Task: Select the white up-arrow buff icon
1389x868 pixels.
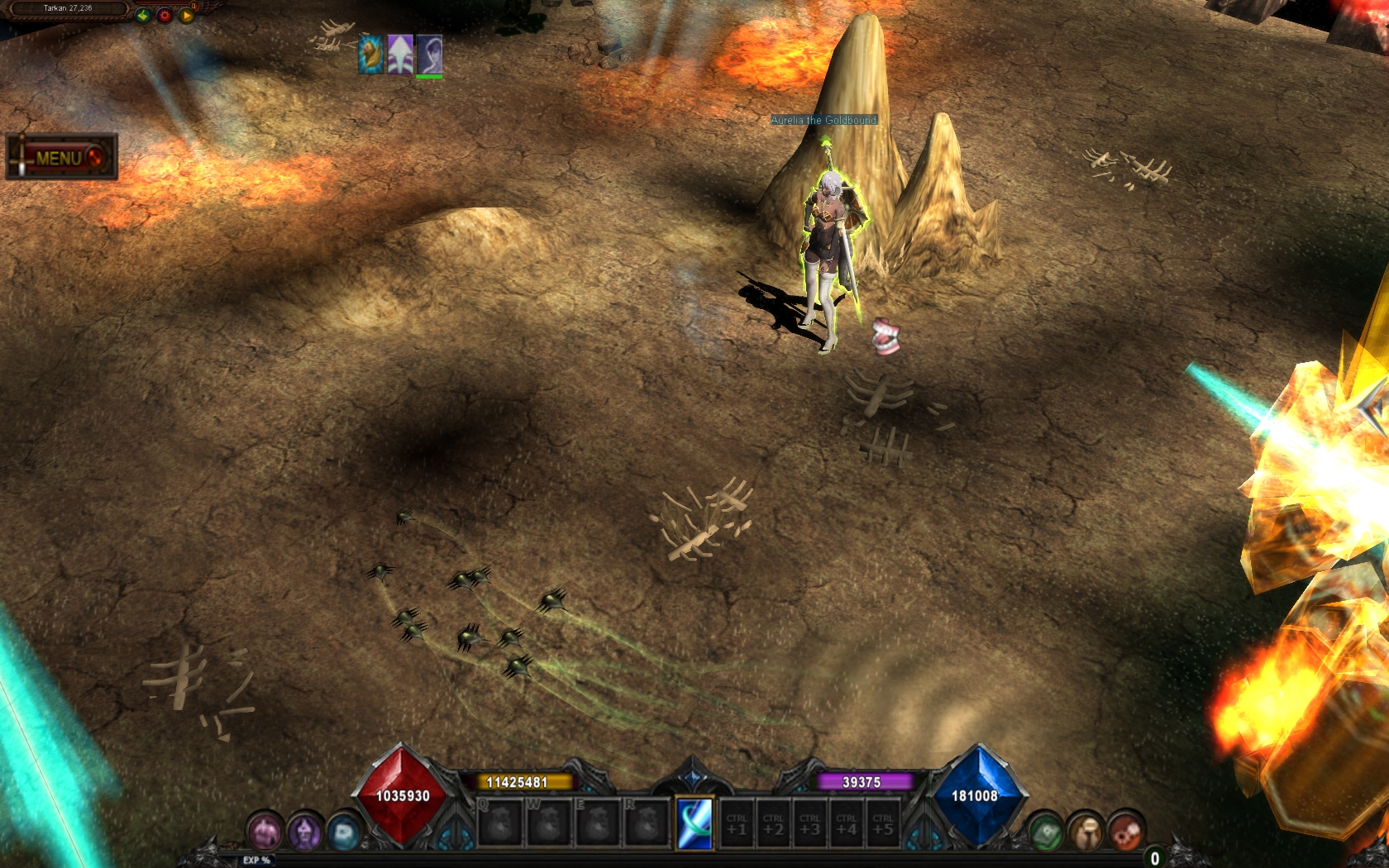Action: 400,55
